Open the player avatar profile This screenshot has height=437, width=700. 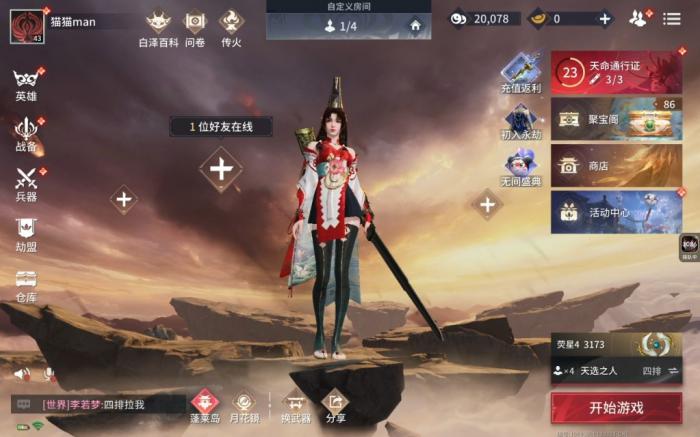(x=27, y=27)
